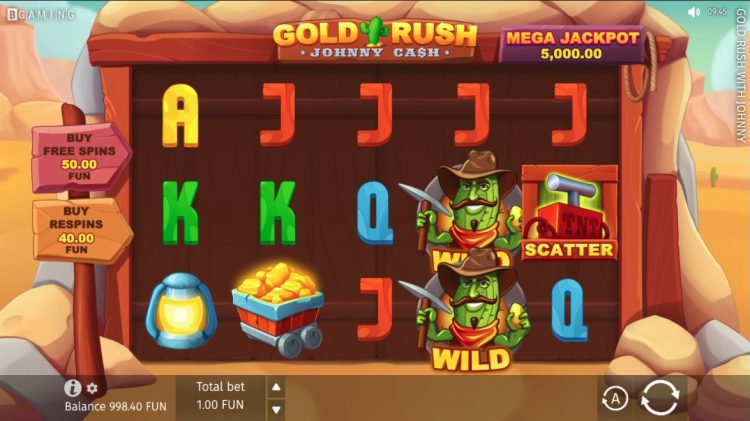Viewport: 750px width, 421px height.
Task: Open the game info icon
Action: (x=72, y=388)
